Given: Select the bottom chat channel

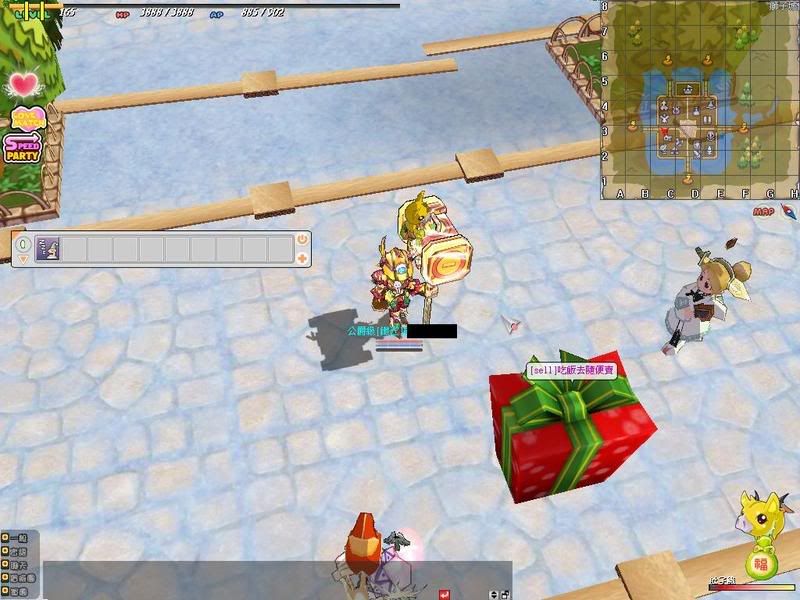Looking at the screenshot, I should pyautogui.click(x=20, y=592).
